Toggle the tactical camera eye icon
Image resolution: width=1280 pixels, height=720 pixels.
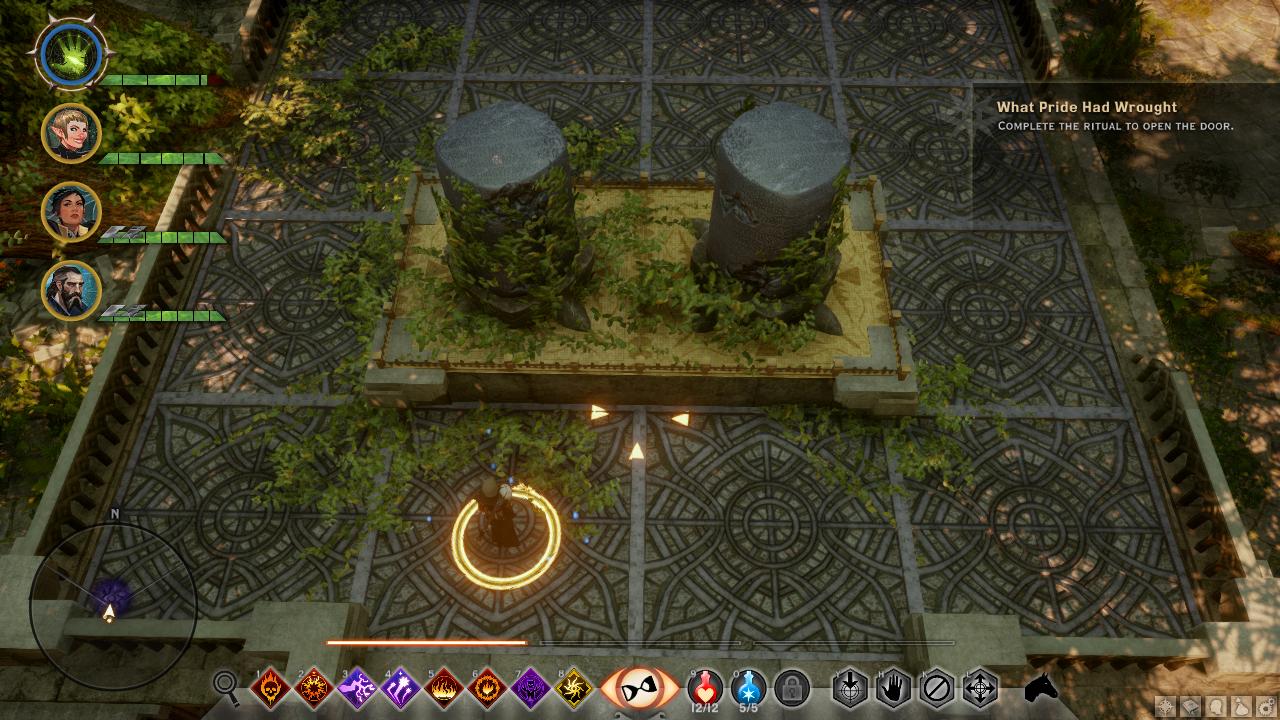637,689
